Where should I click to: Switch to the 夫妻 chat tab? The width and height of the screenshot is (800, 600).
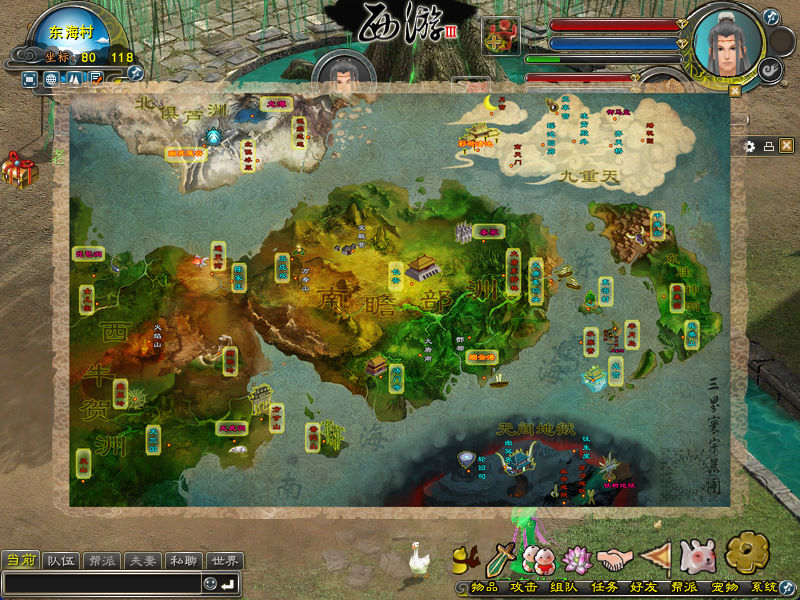click(142, 560)
